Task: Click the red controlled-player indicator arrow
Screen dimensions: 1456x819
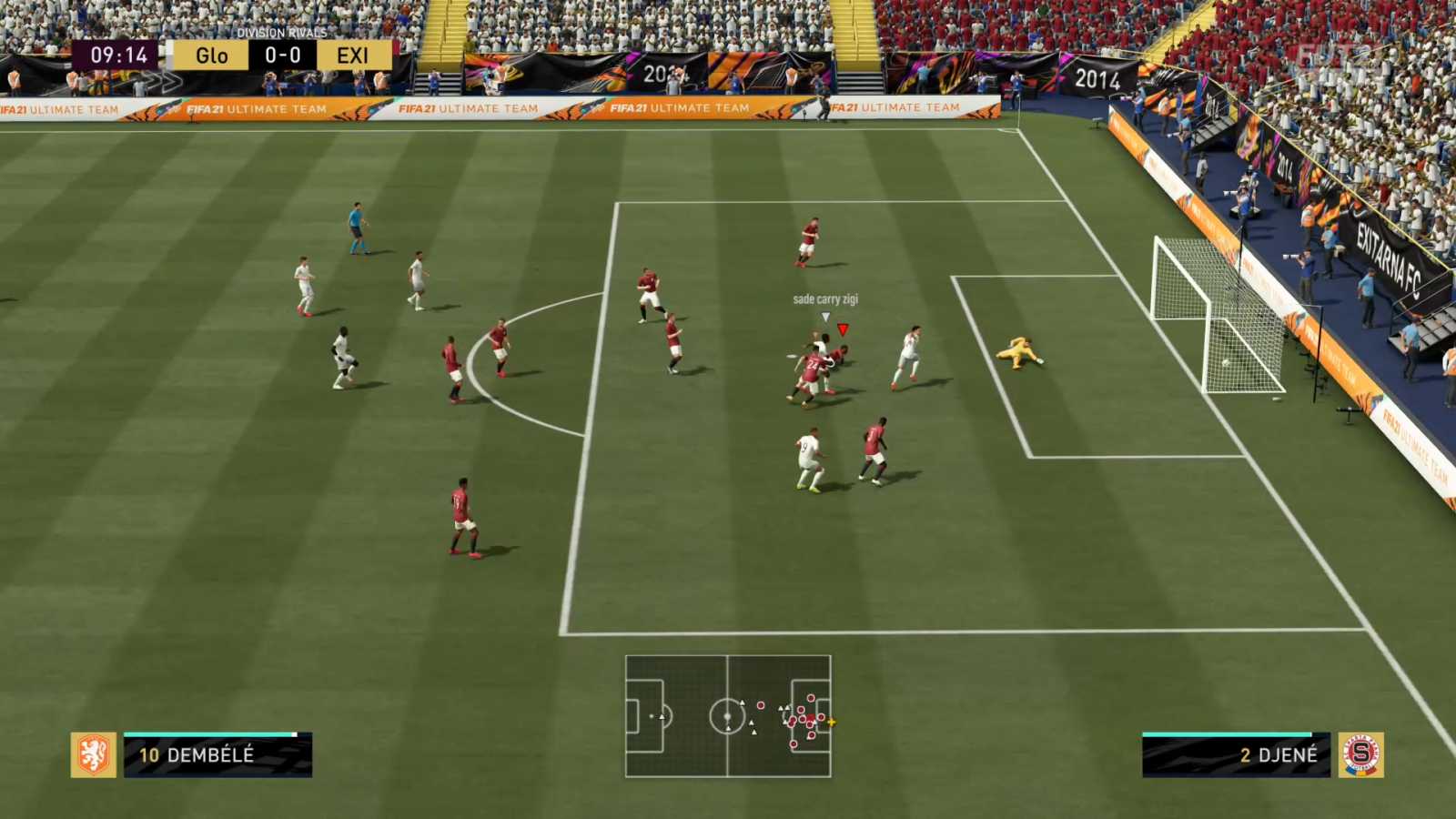Action: [x=844, y=329]
